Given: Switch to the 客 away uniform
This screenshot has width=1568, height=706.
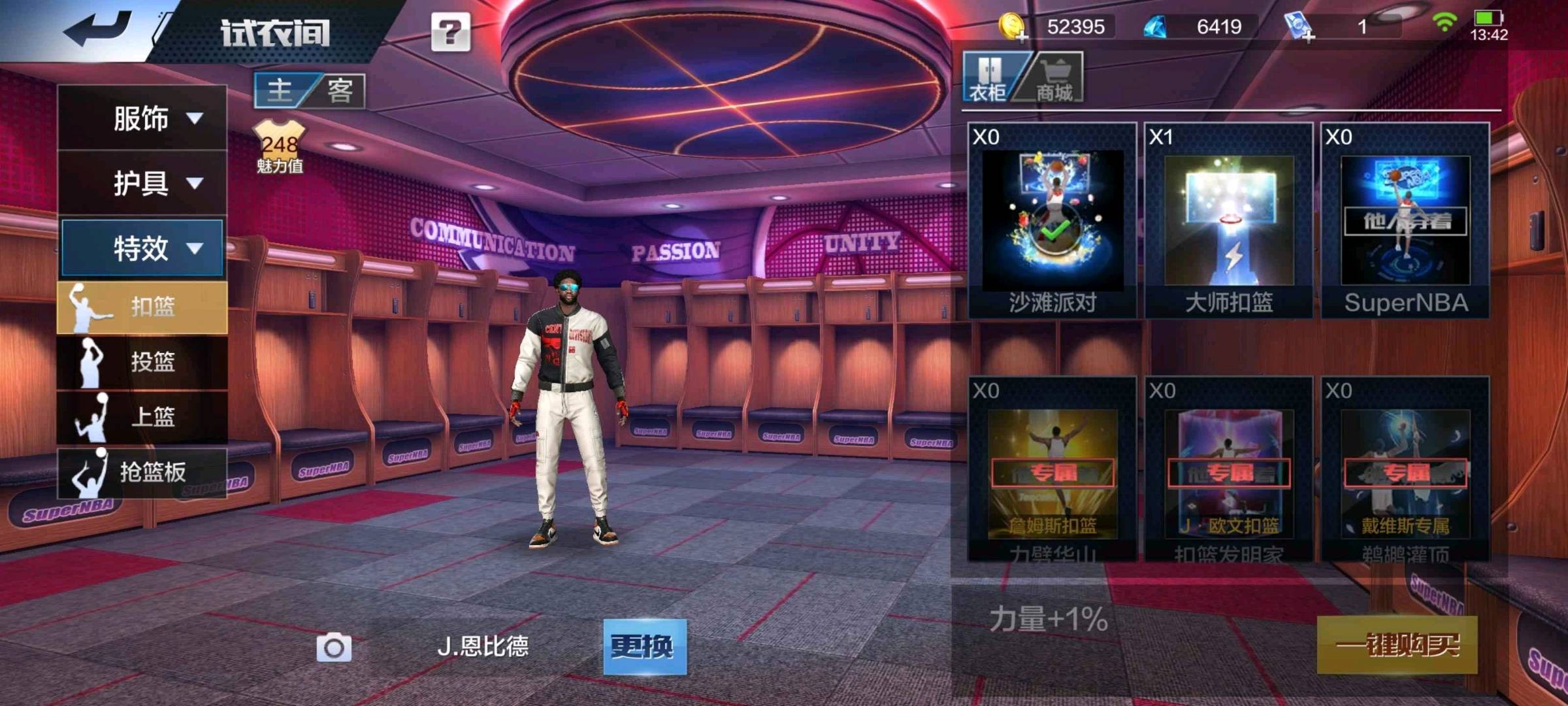Looking at the screenshot, I should coord(340,90).
